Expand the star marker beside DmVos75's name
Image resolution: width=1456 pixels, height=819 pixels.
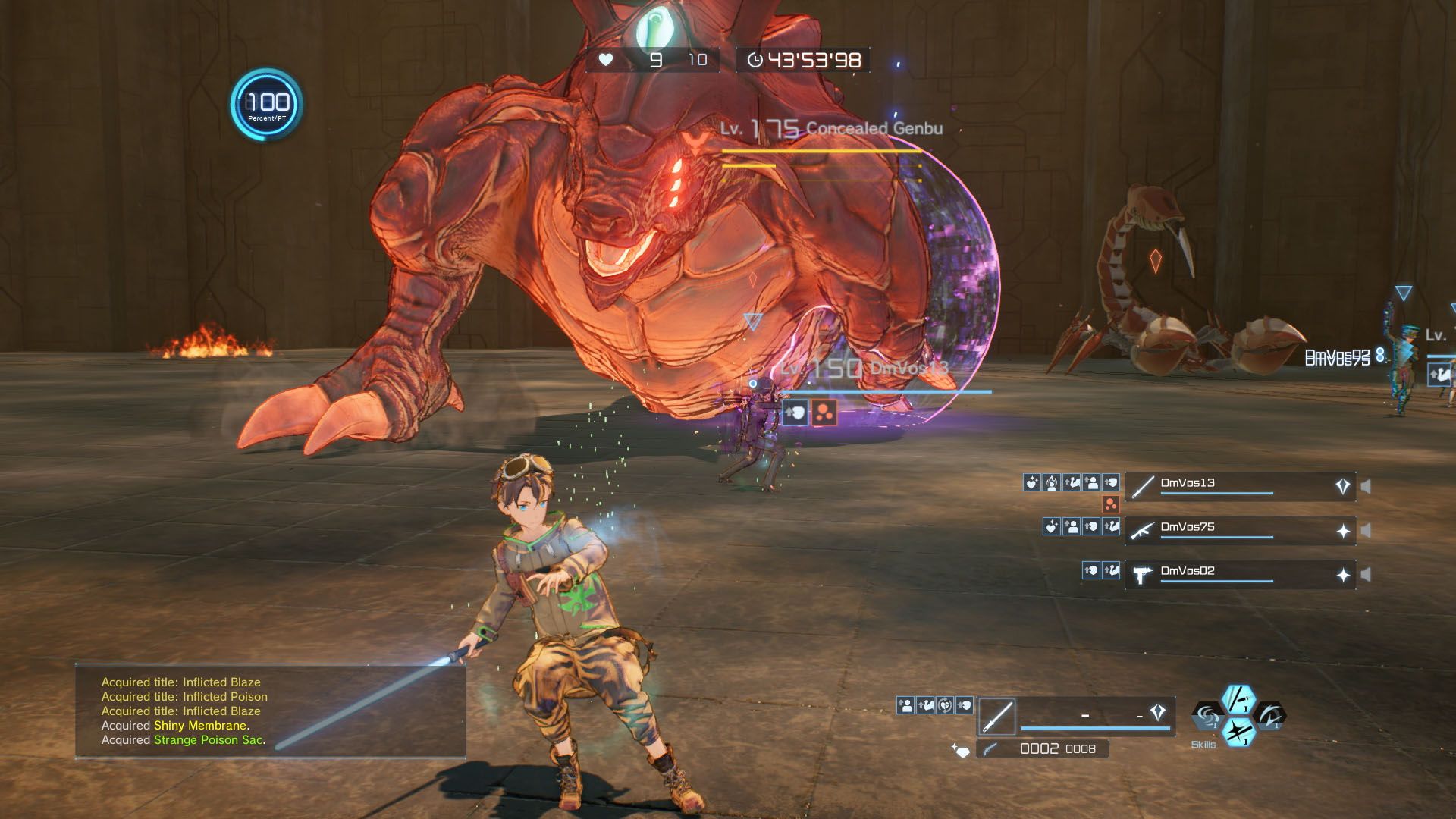(1344, 531)
